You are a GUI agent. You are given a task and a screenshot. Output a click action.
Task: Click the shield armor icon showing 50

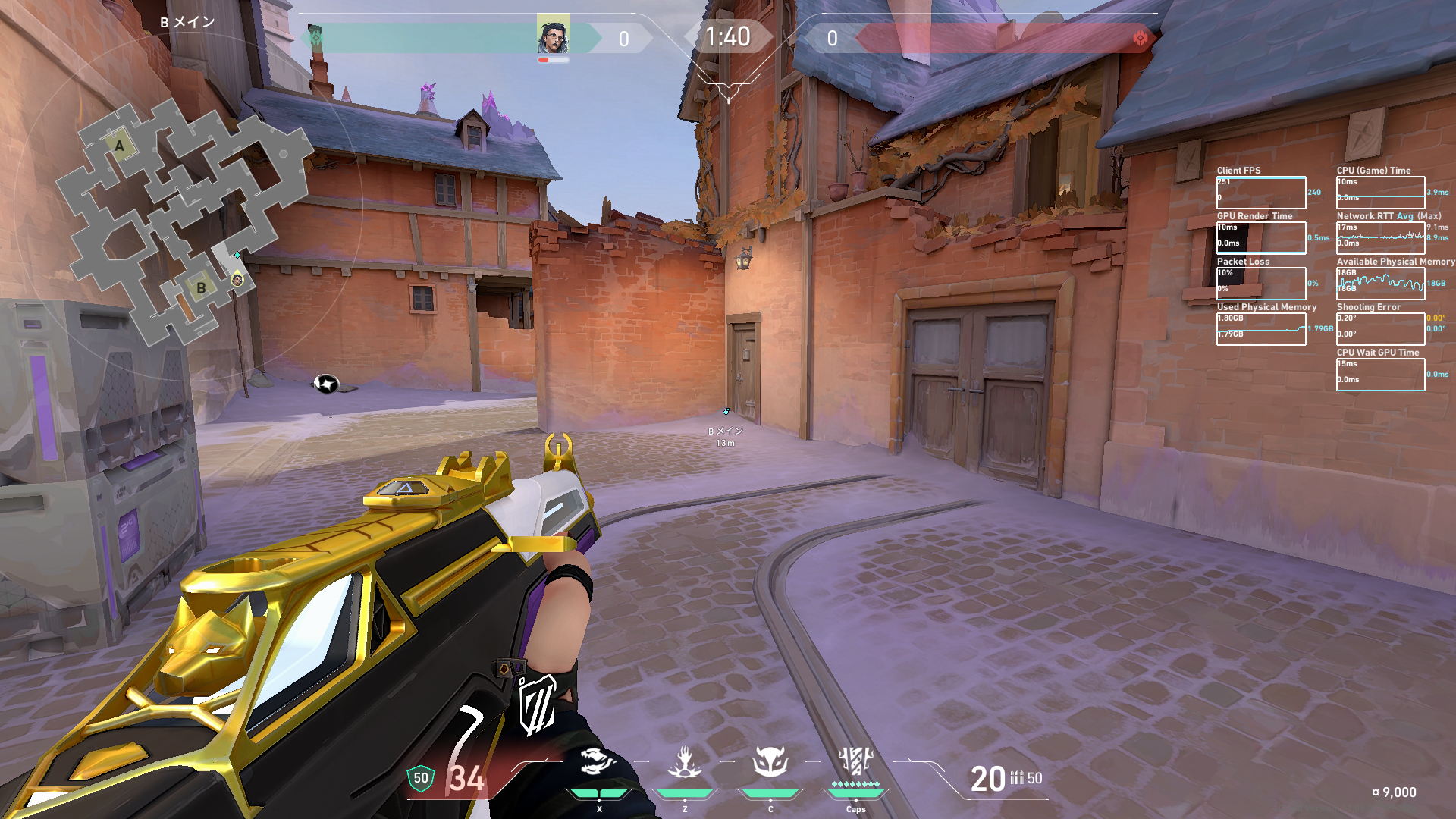pyautogui.click(x=421, y=778)
